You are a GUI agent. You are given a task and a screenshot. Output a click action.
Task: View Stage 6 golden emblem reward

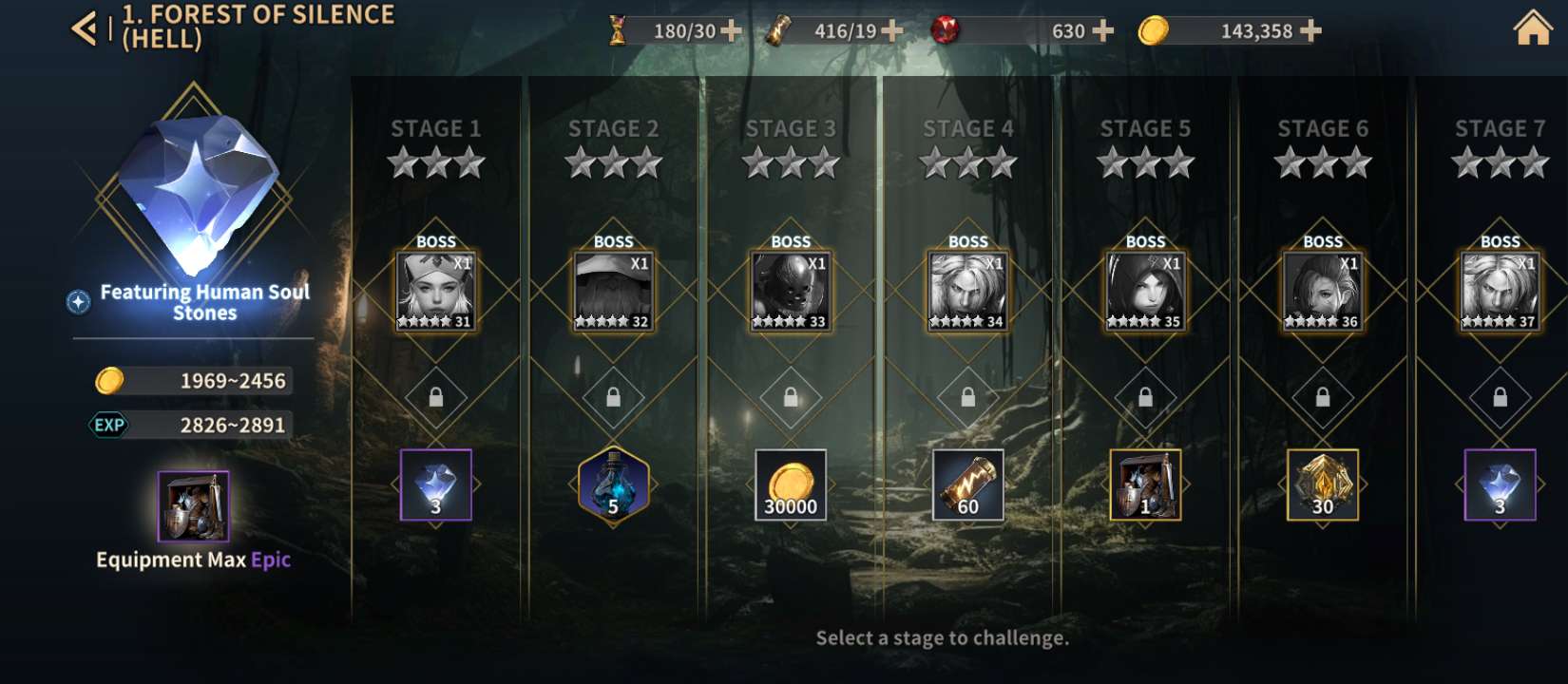pyautogui.click(x=1323, y=484)
